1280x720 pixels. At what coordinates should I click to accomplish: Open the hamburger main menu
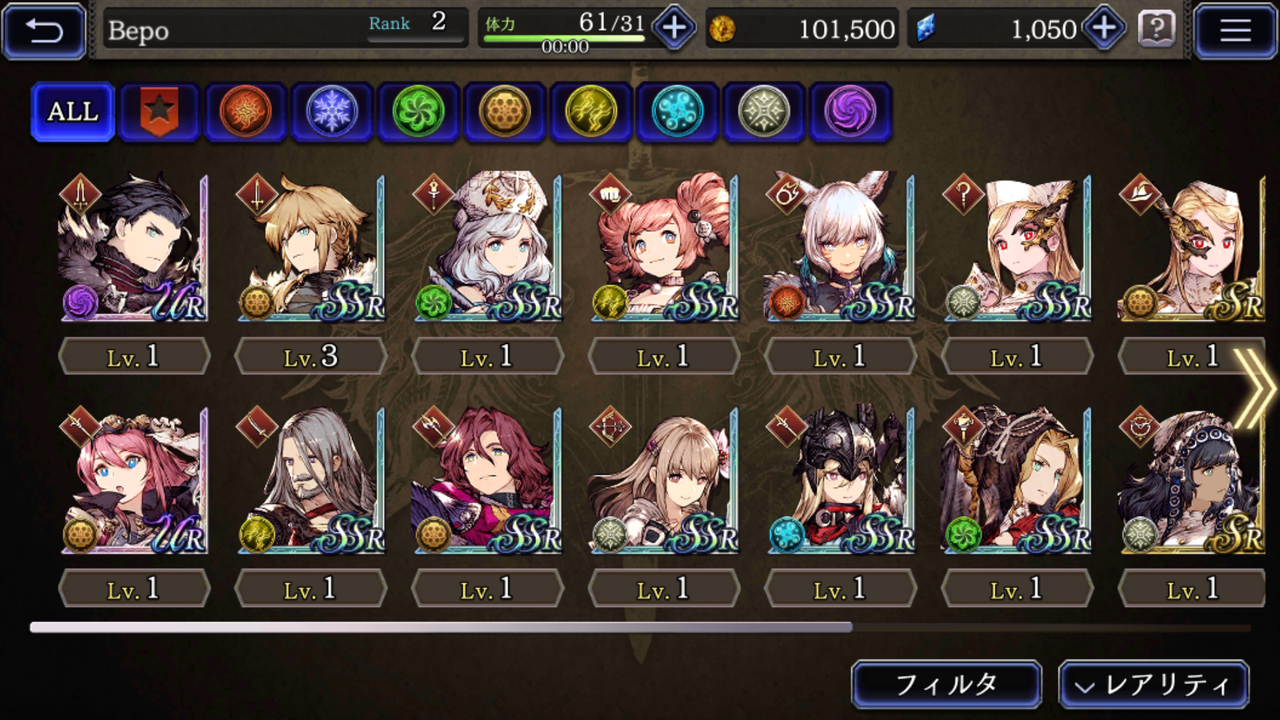[x=1235, y=31]
